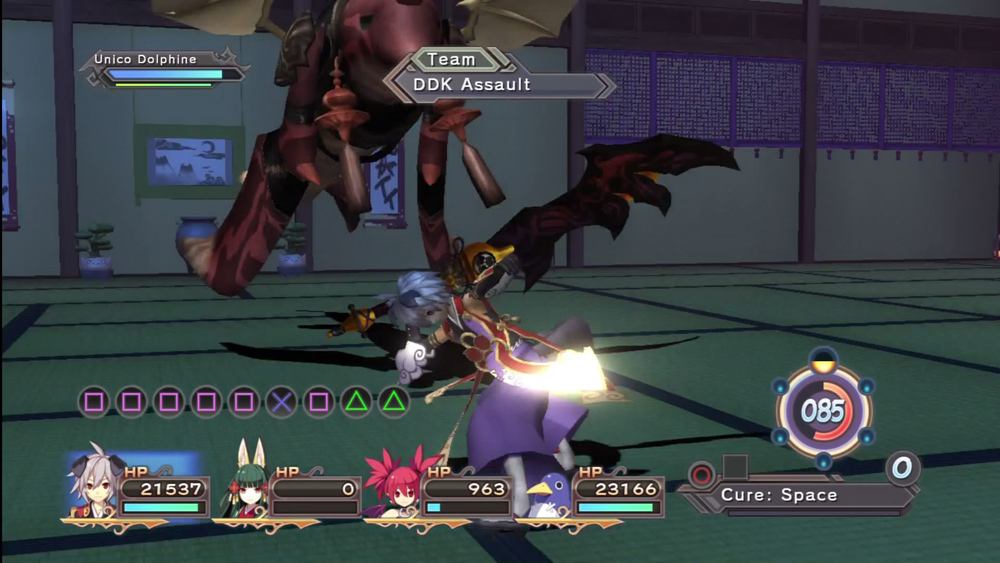The height and width of the screenshot is (563, 1000).
Task: Select the red-haired Etna portrait
Action: point(392,487)
